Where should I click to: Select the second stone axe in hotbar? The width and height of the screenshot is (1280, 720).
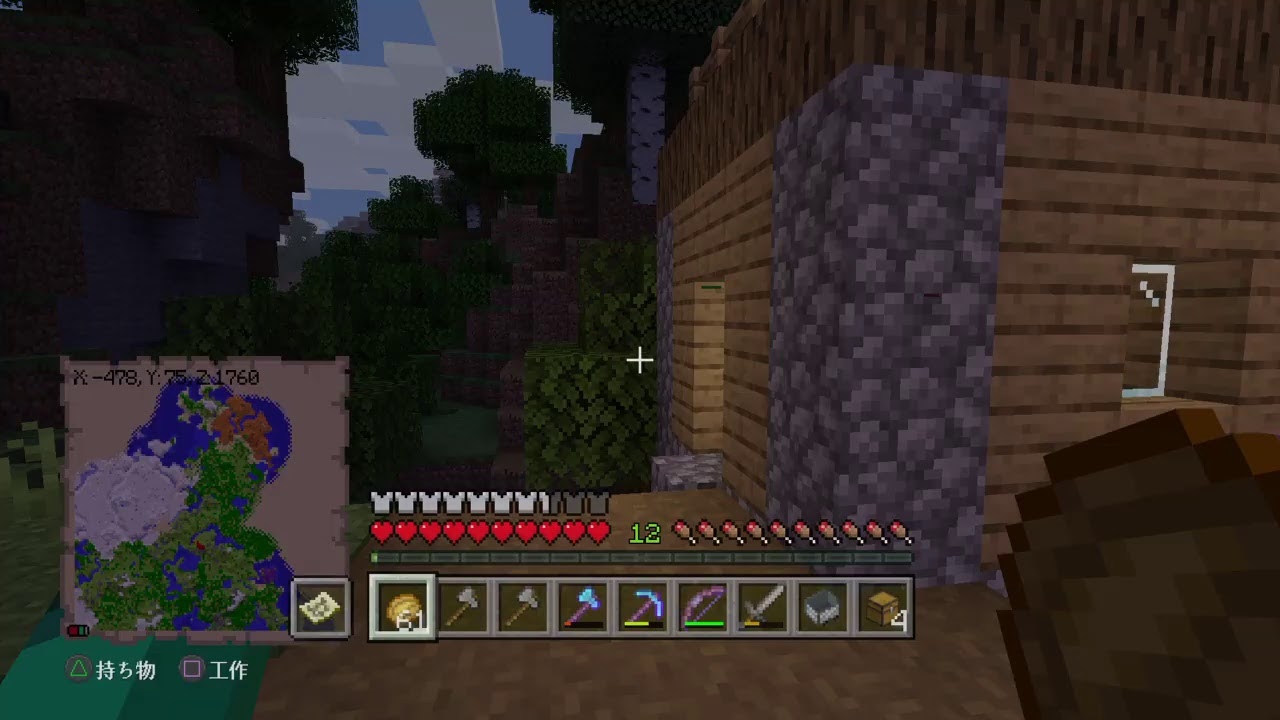521,609
